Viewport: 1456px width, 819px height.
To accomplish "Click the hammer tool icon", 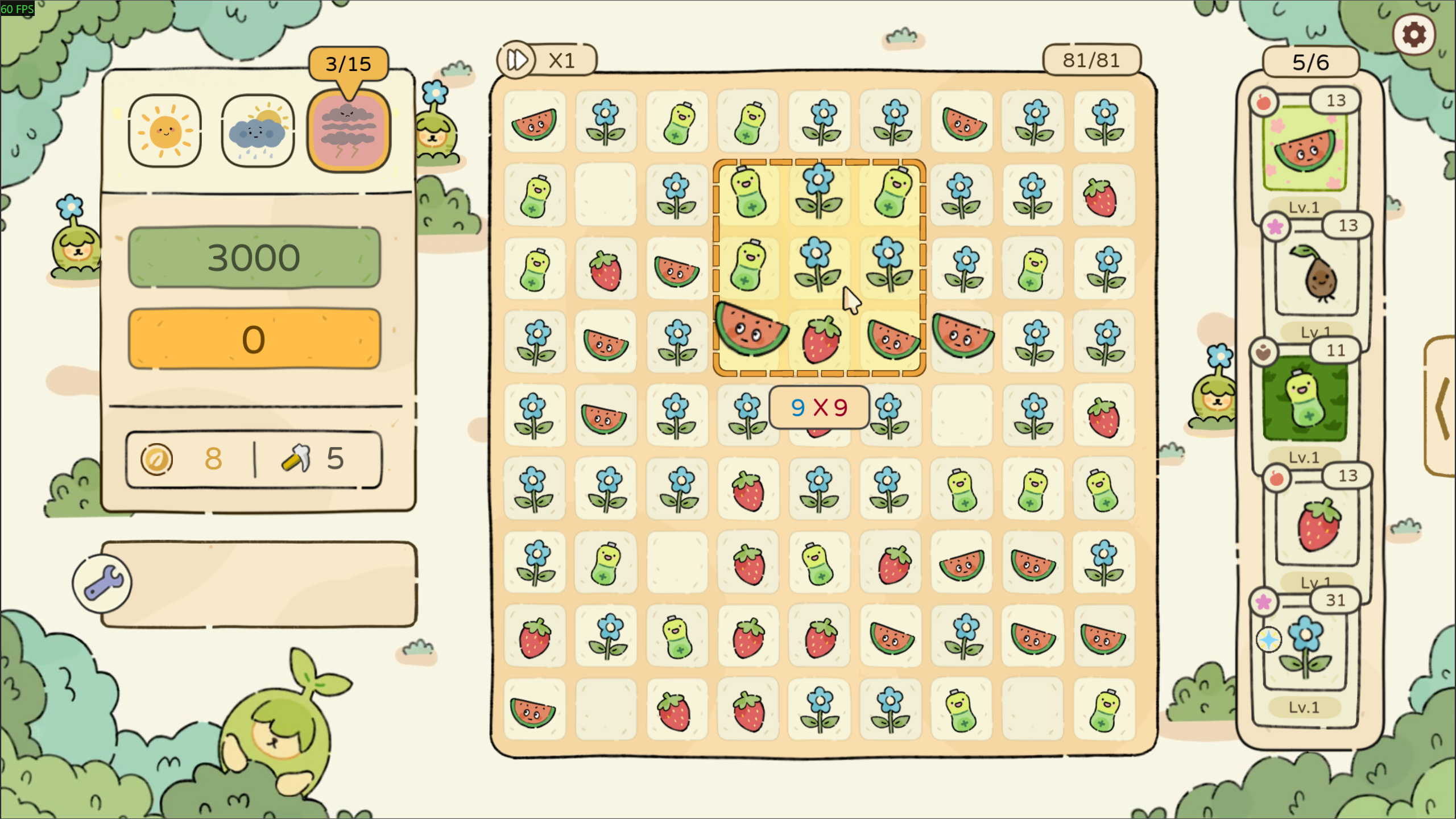I will tap(296, 458).
